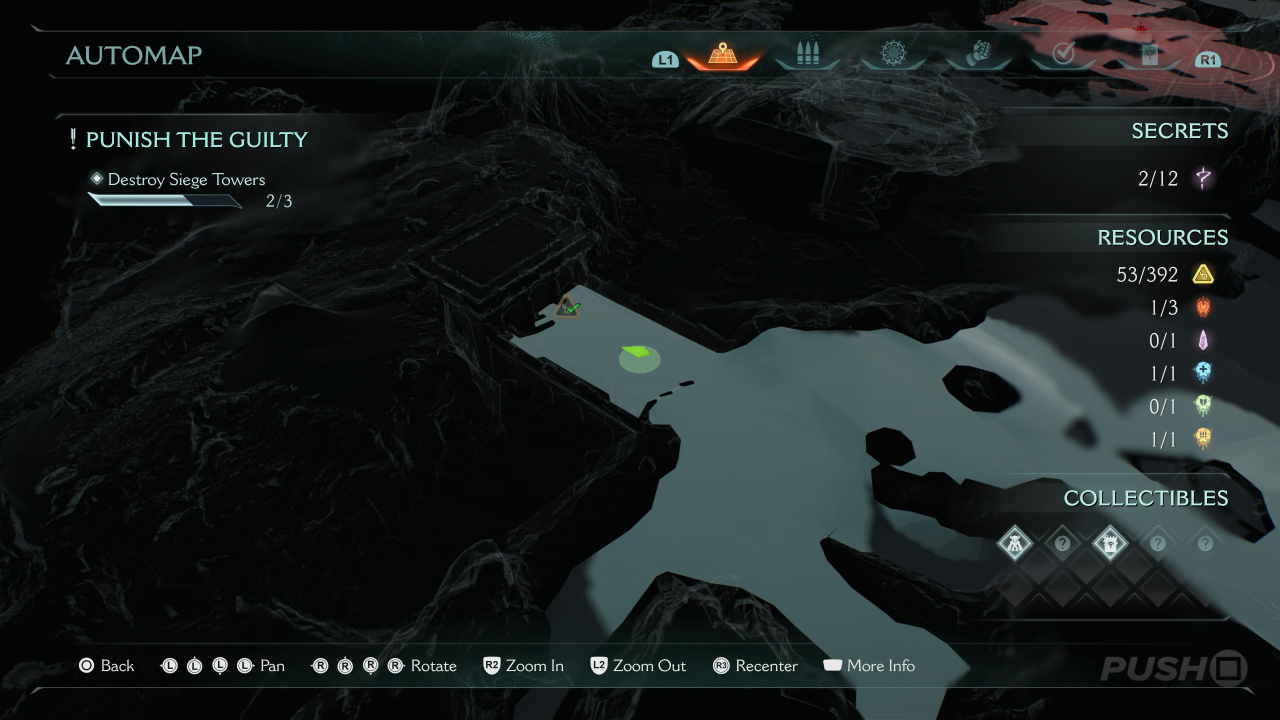Select the yellow gold triangle resource icon
Viewport: 1280px width, 720px height.
coord(1202,274)
